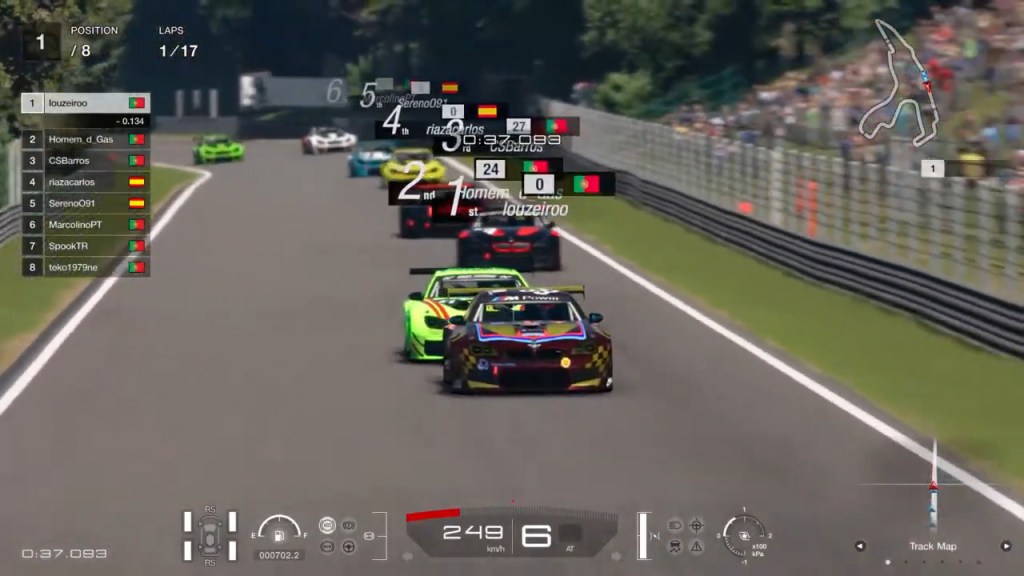The image size is (1024, 576).
Task: Select the Track Map display label
Action: 932,546
